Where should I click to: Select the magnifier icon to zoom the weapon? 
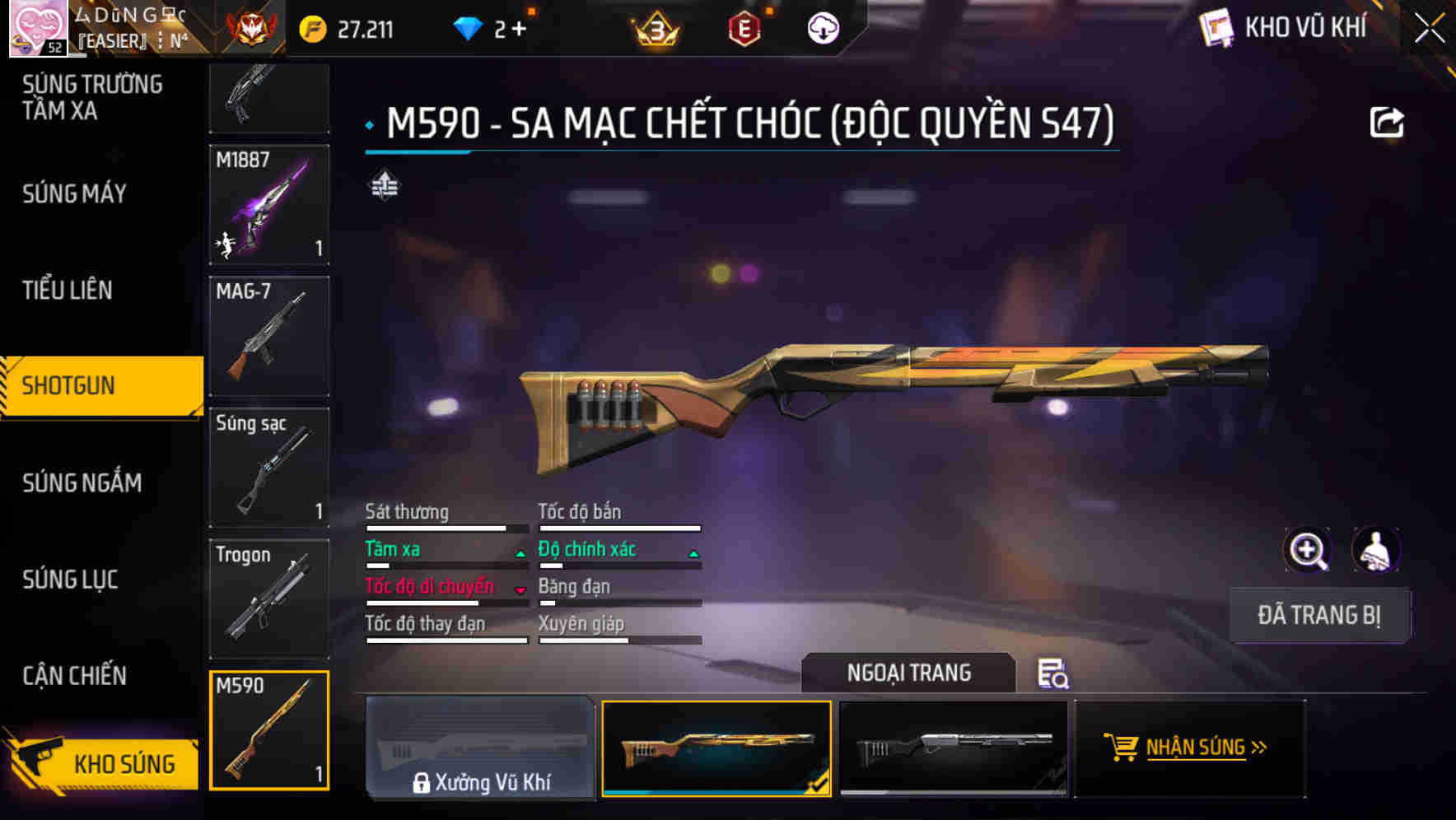1307,549
